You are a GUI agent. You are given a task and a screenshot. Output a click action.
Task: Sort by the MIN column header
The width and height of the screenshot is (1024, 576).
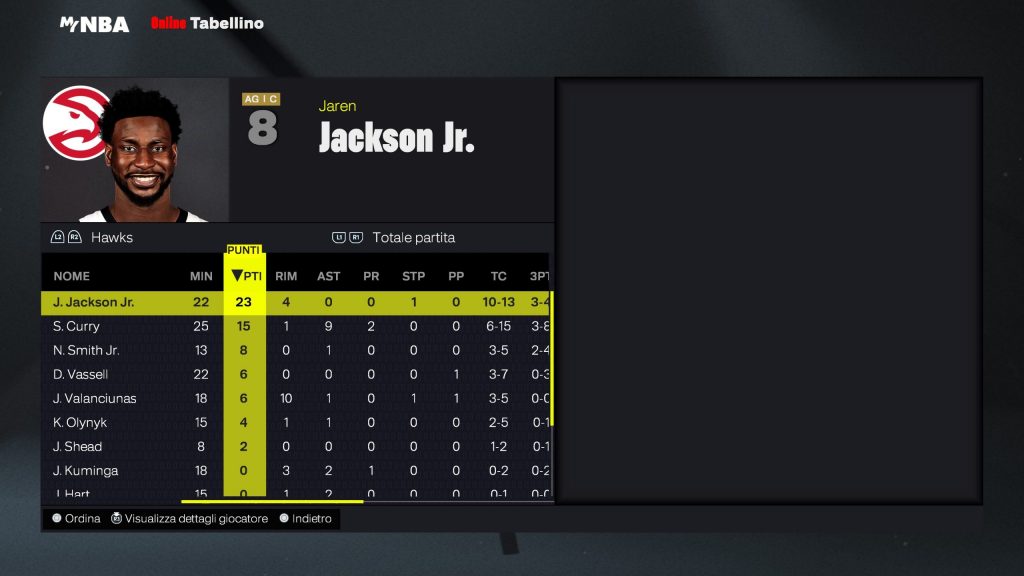pyautogui.click(x=201, y=276)
